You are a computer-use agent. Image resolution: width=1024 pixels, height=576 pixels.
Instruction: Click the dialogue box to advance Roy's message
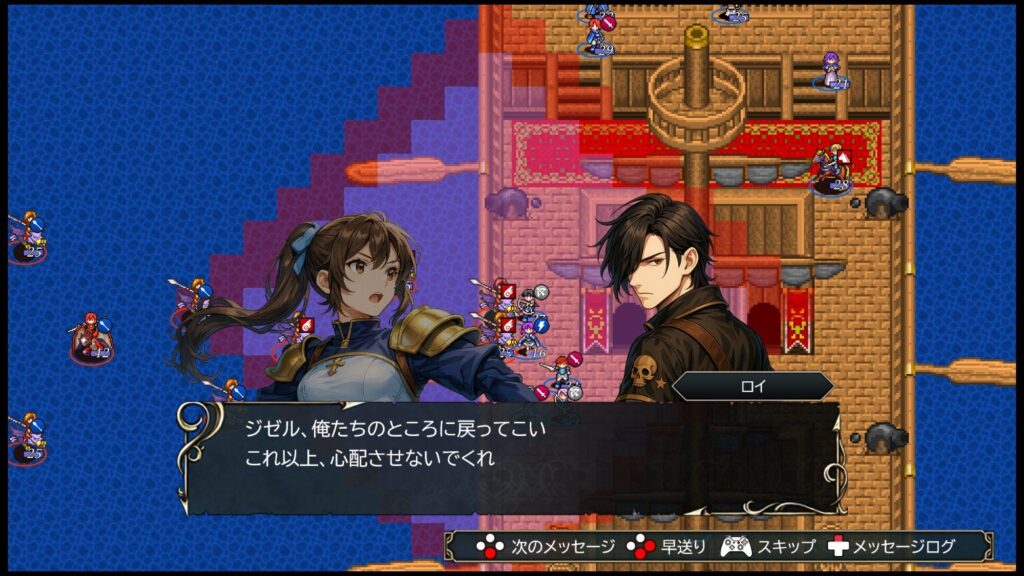tap(510, 456)
